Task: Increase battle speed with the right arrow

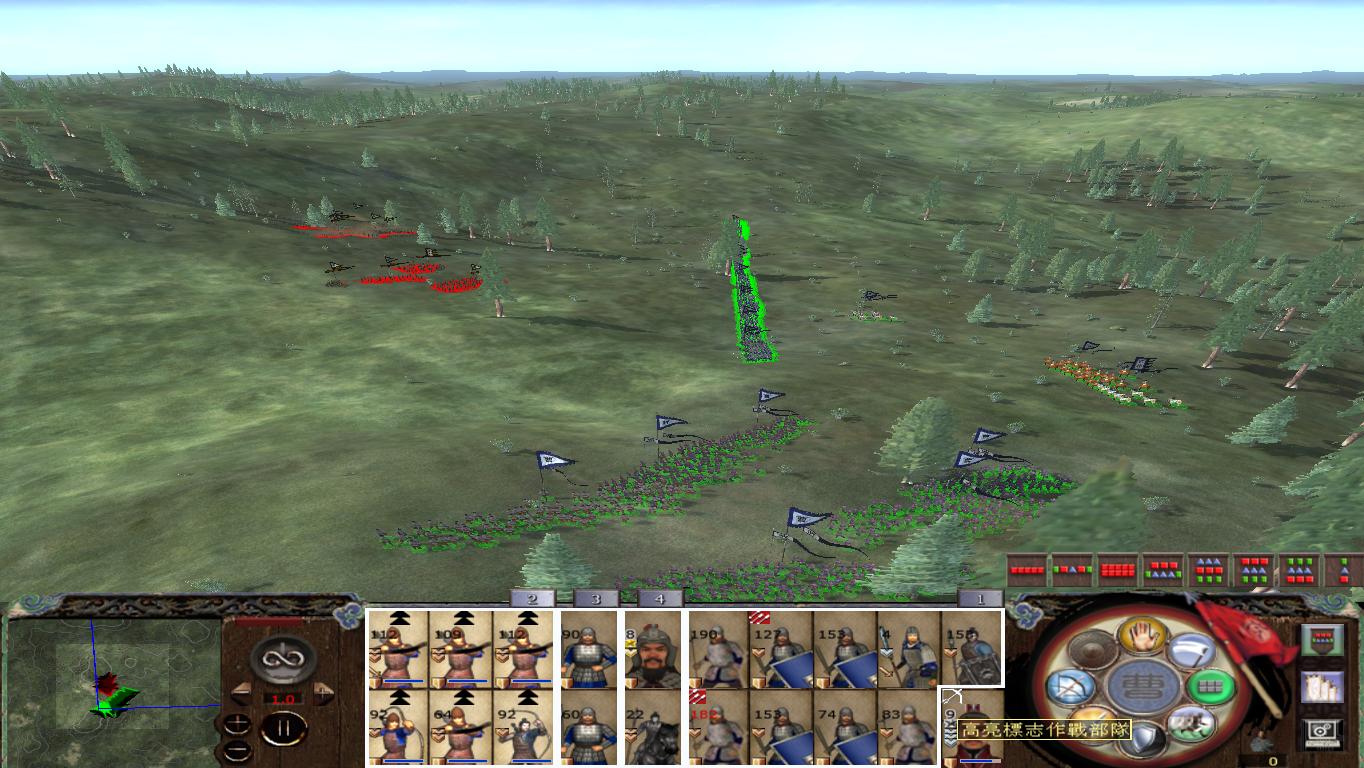Action: click(x=323, y=693)
